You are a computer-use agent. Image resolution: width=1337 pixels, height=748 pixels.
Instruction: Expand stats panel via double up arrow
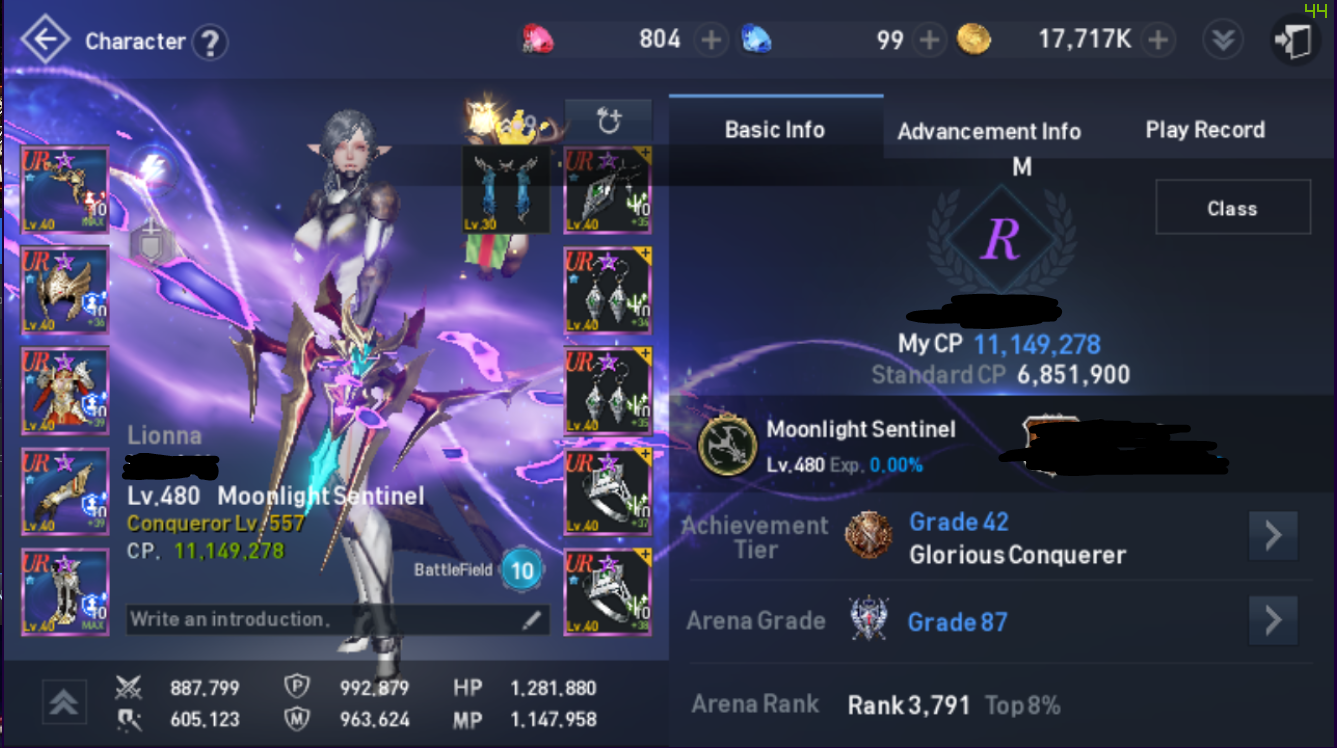(64, 704)
